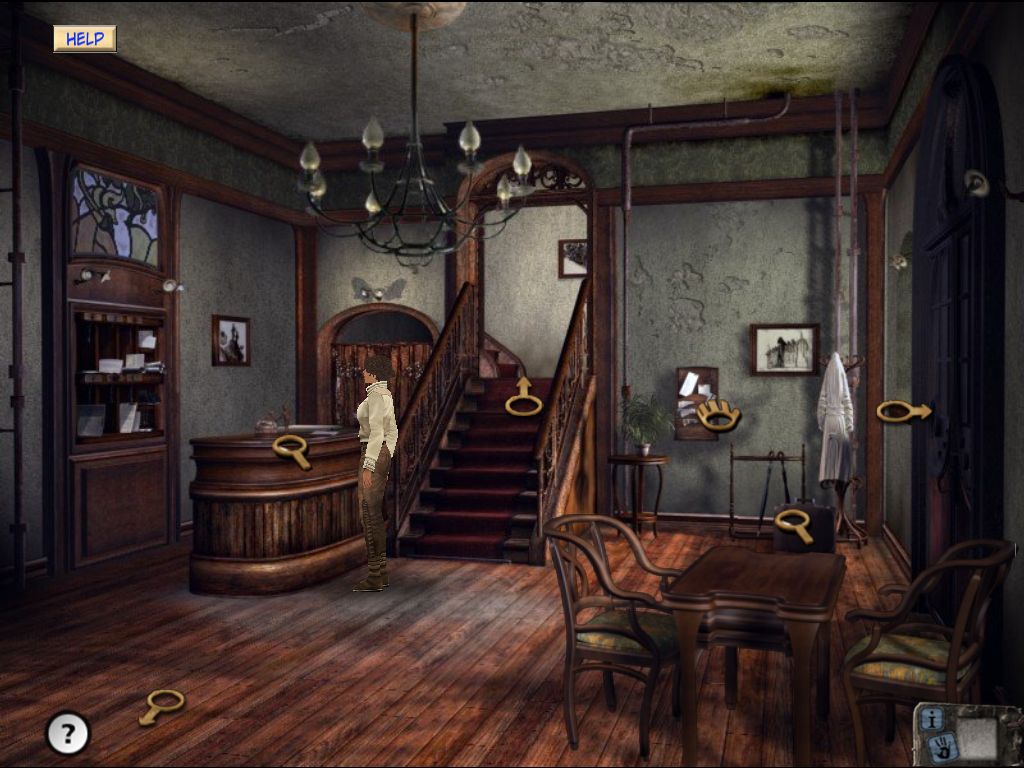The width and height of the screenshot is (1024, 768).
Task: Click the round question mark button
Action: [x=68, y=734]
